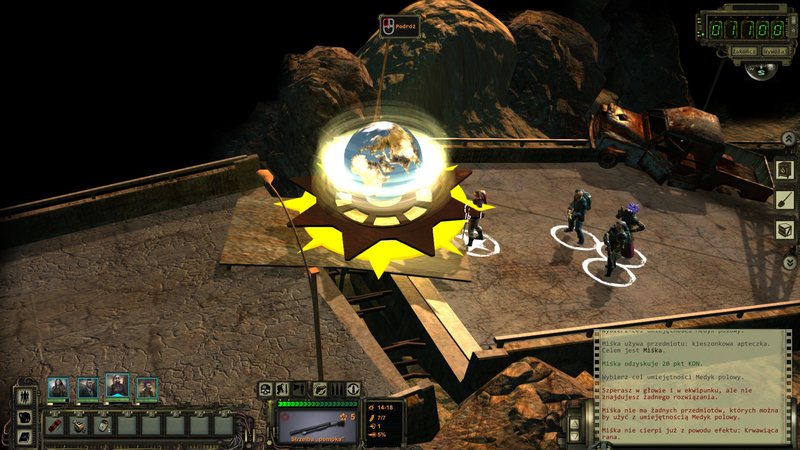
Task: Click the Wywołaj button on radio
Action: 773,50
